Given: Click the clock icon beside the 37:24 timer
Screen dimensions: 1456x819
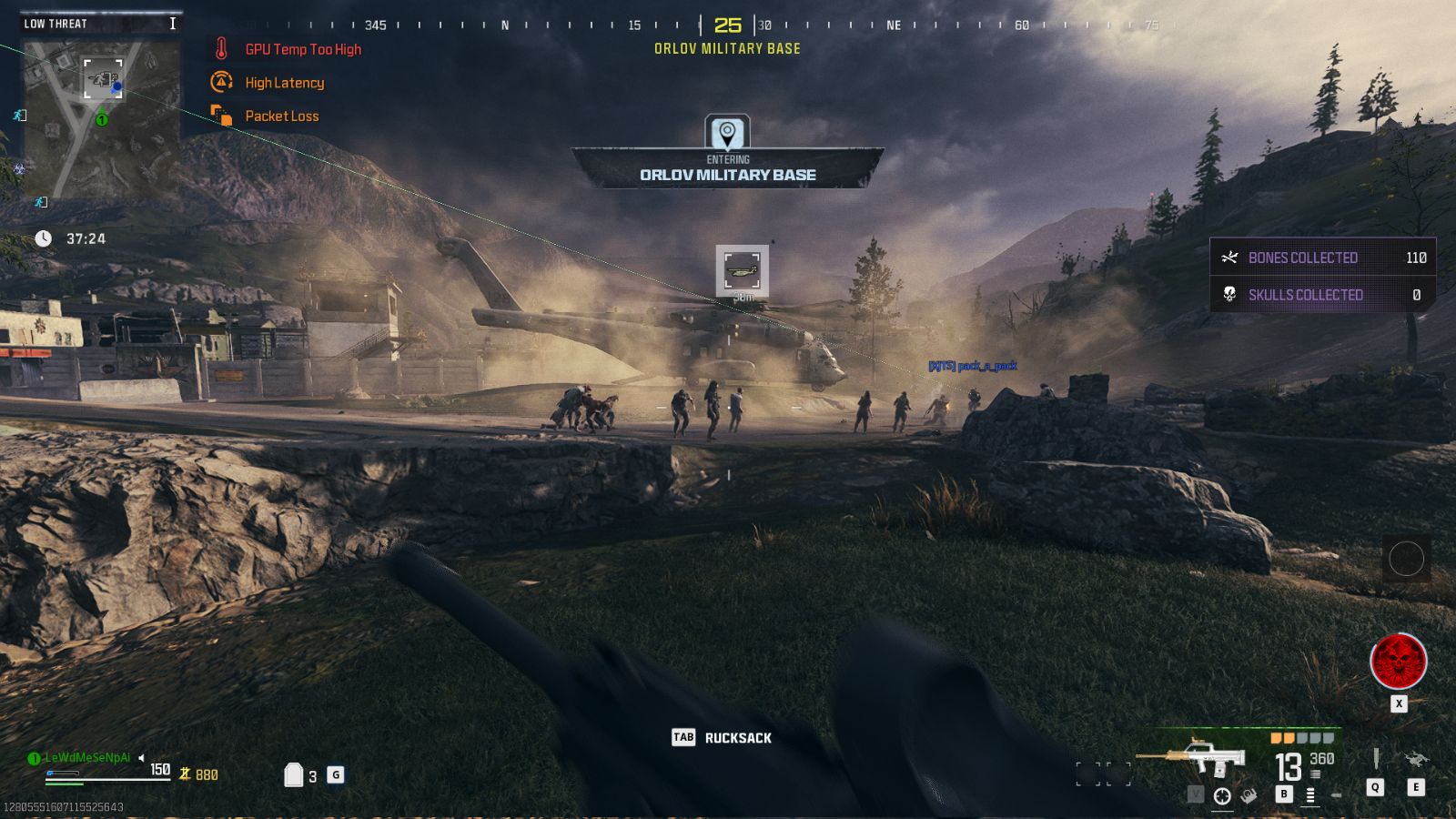Looking at the screenshot, I should point(42,238).
